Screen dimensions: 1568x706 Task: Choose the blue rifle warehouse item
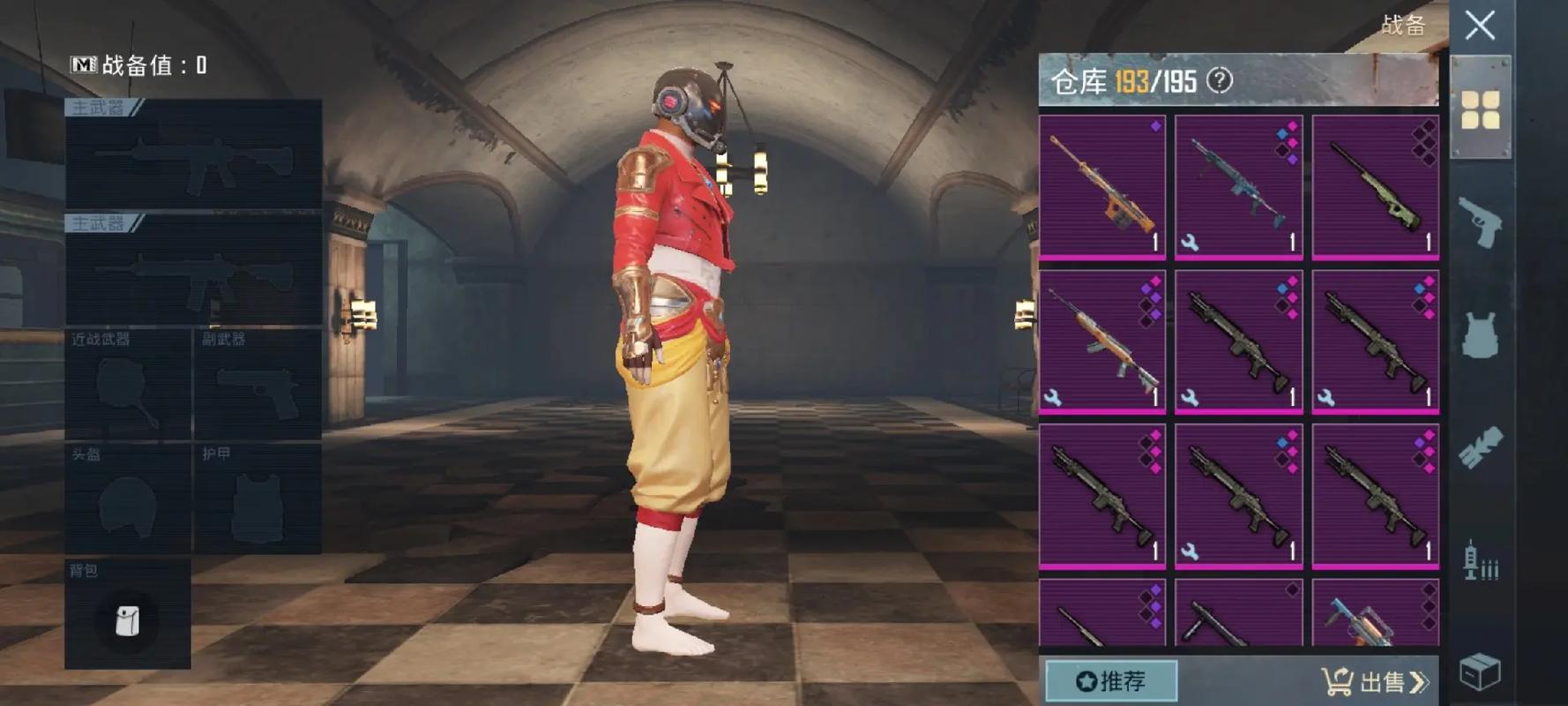point(1238,187)
